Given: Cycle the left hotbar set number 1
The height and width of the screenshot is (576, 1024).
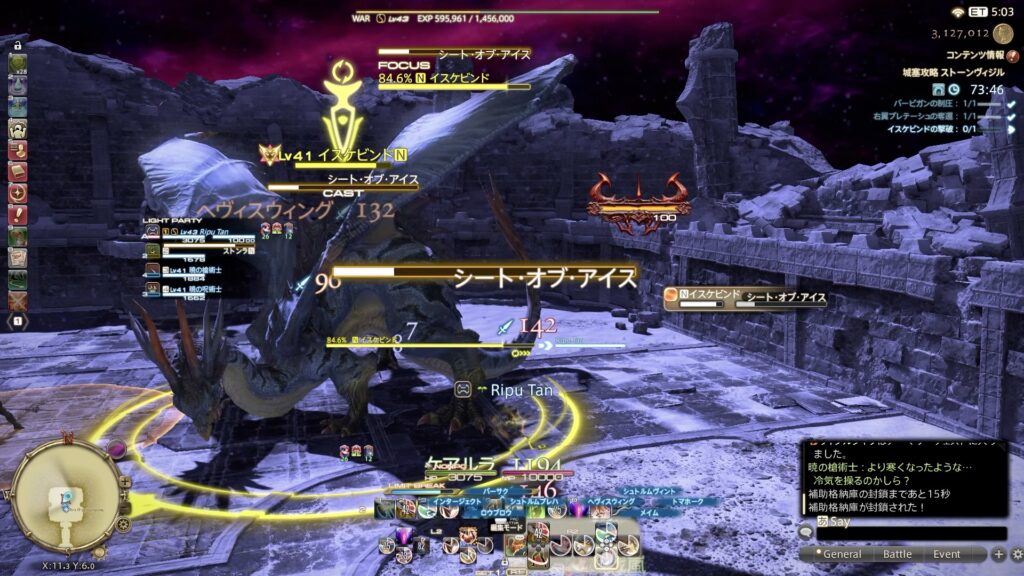Looking at the screenshot, I should click(17, 321).
